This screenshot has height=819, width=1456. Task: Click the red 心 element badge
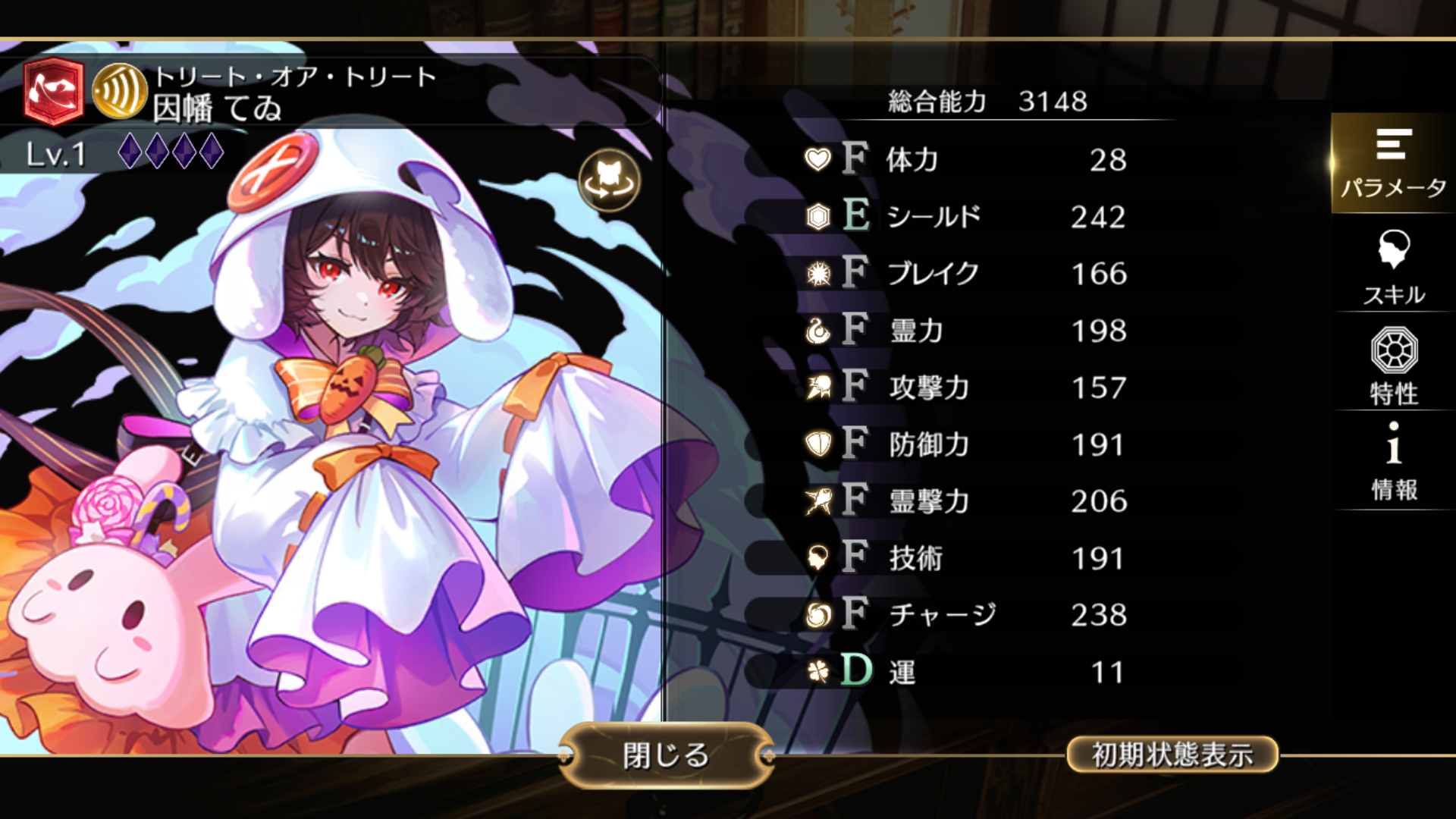pyautogui.click(x=53, y=92)
